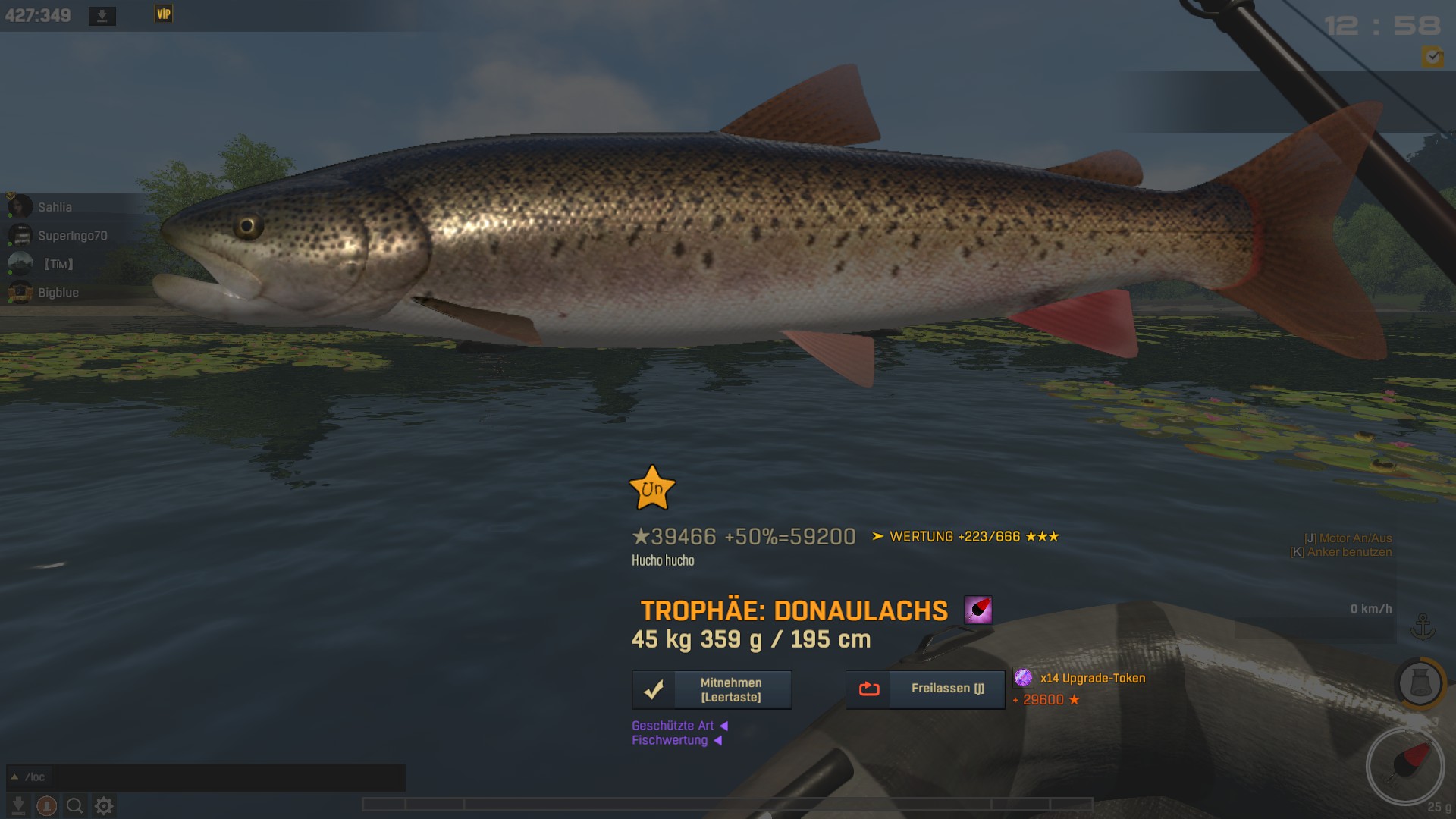This screenshot has height=819, width=1456.
Task: Click the purple lure icon beside Donaulachs
Action: tap(978, 610)
